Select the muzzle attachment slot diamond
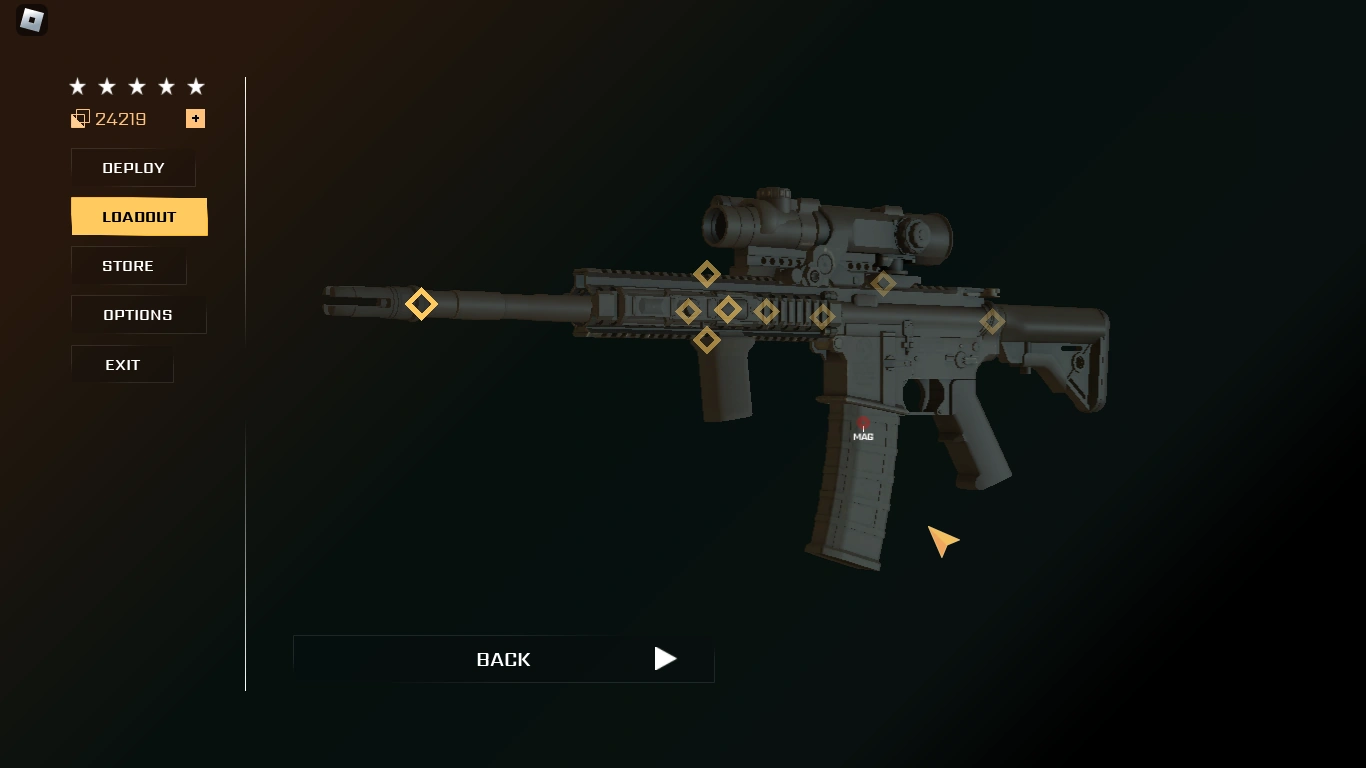 [421, 303]
